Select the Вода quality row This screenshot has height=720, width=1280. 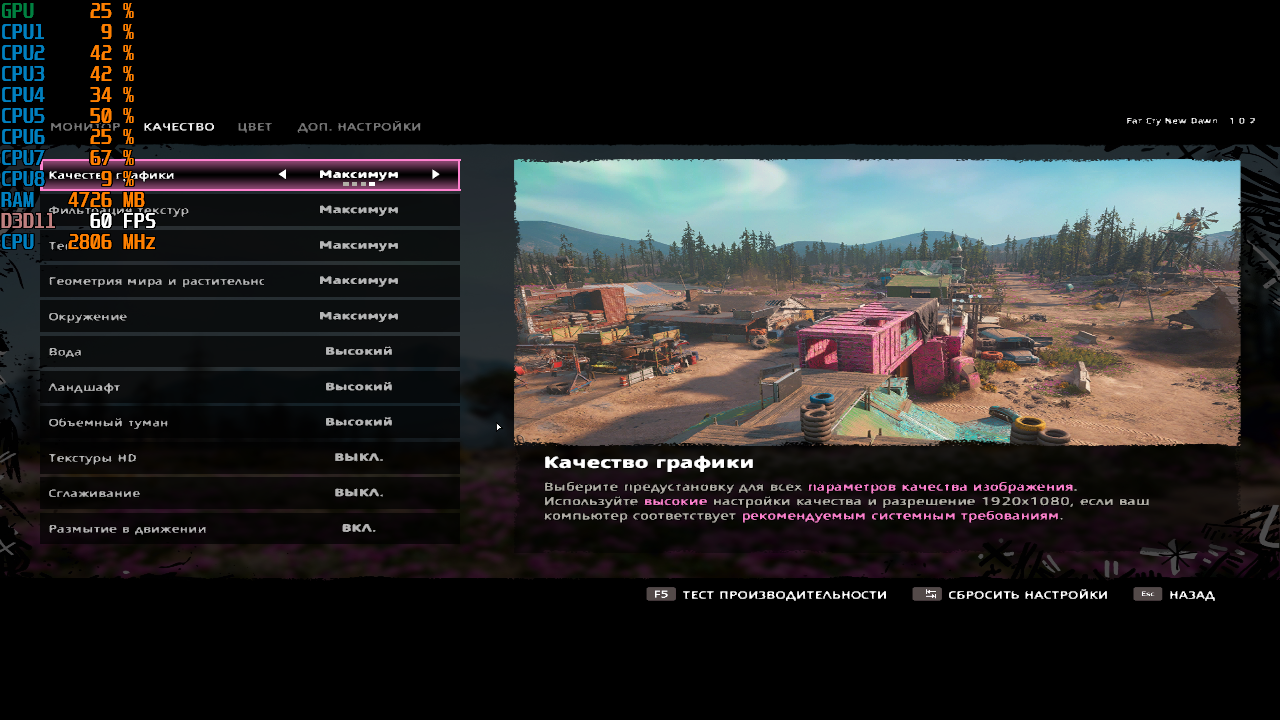(x=250, y=352)
